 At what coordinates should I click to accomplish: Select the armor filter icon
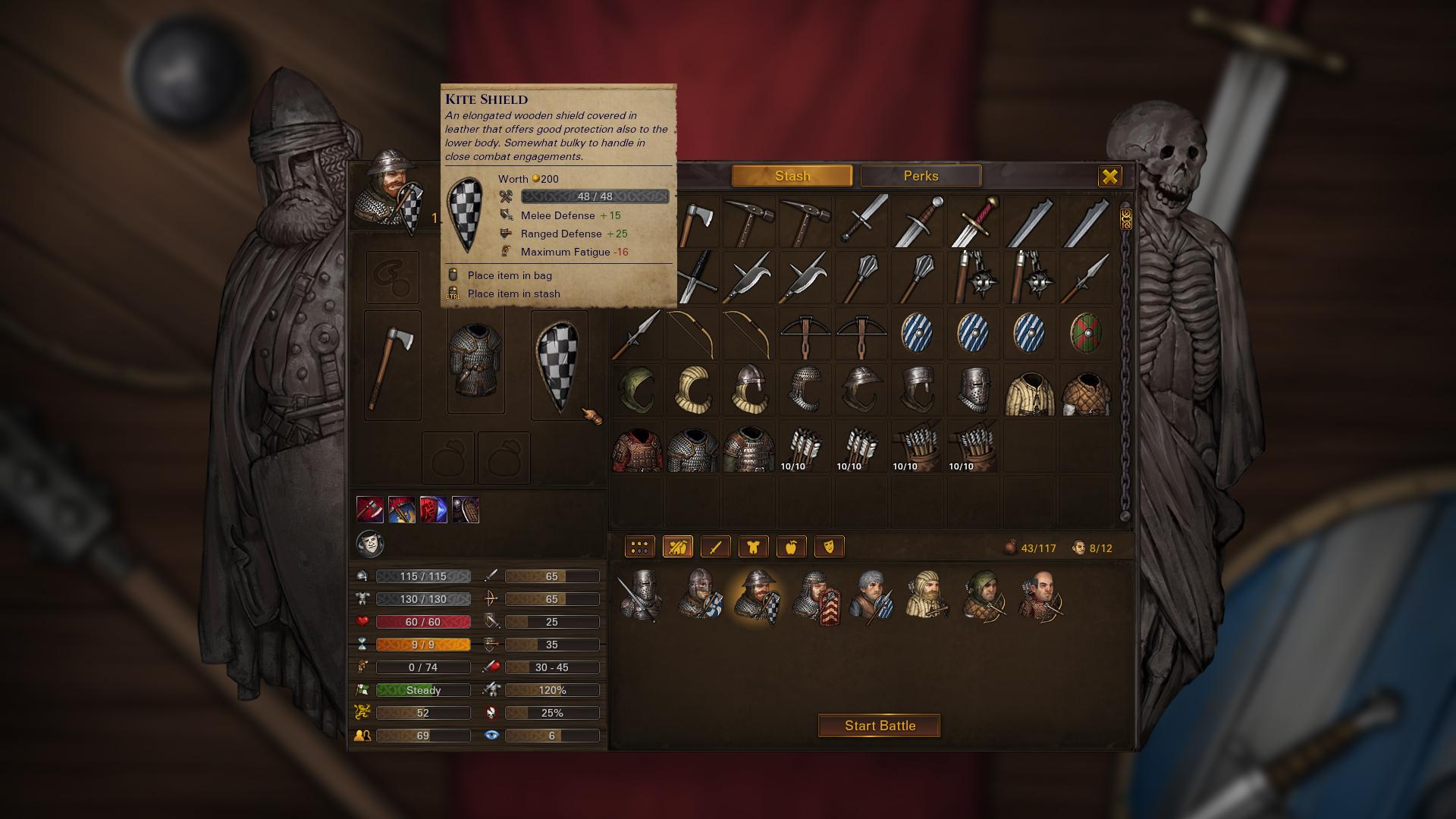coord(754,546)
